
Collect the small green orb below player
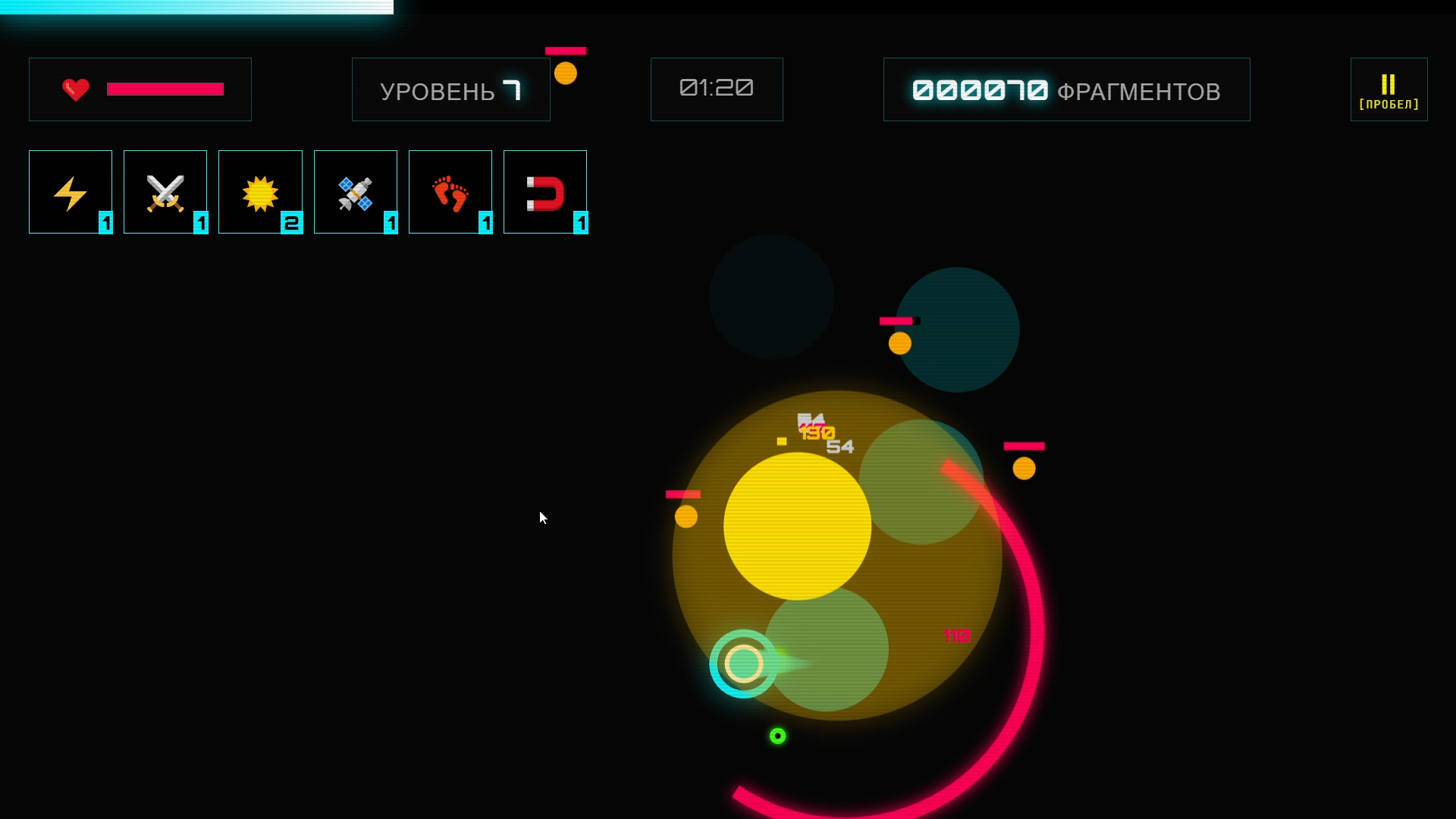coord(777,736)
